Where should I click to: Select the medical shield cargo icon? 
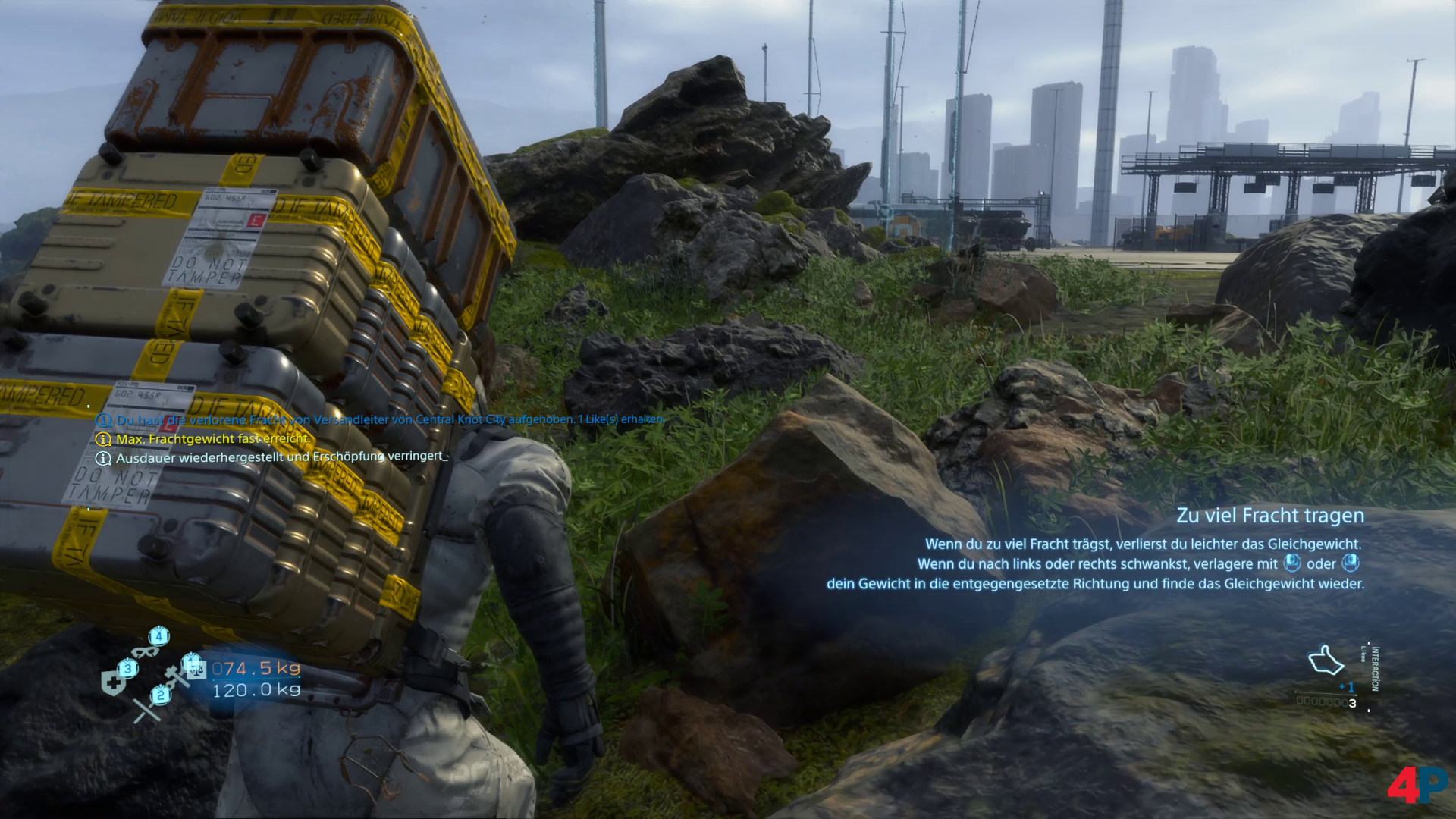(x=113, y=682)
